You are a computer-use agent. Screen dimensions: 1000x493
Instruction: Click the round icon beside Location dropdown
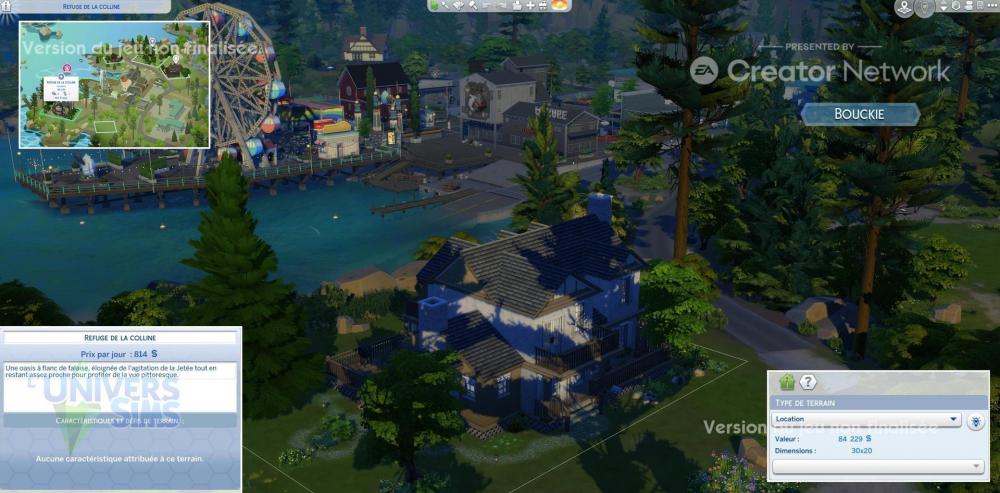[x=976, y=421]
